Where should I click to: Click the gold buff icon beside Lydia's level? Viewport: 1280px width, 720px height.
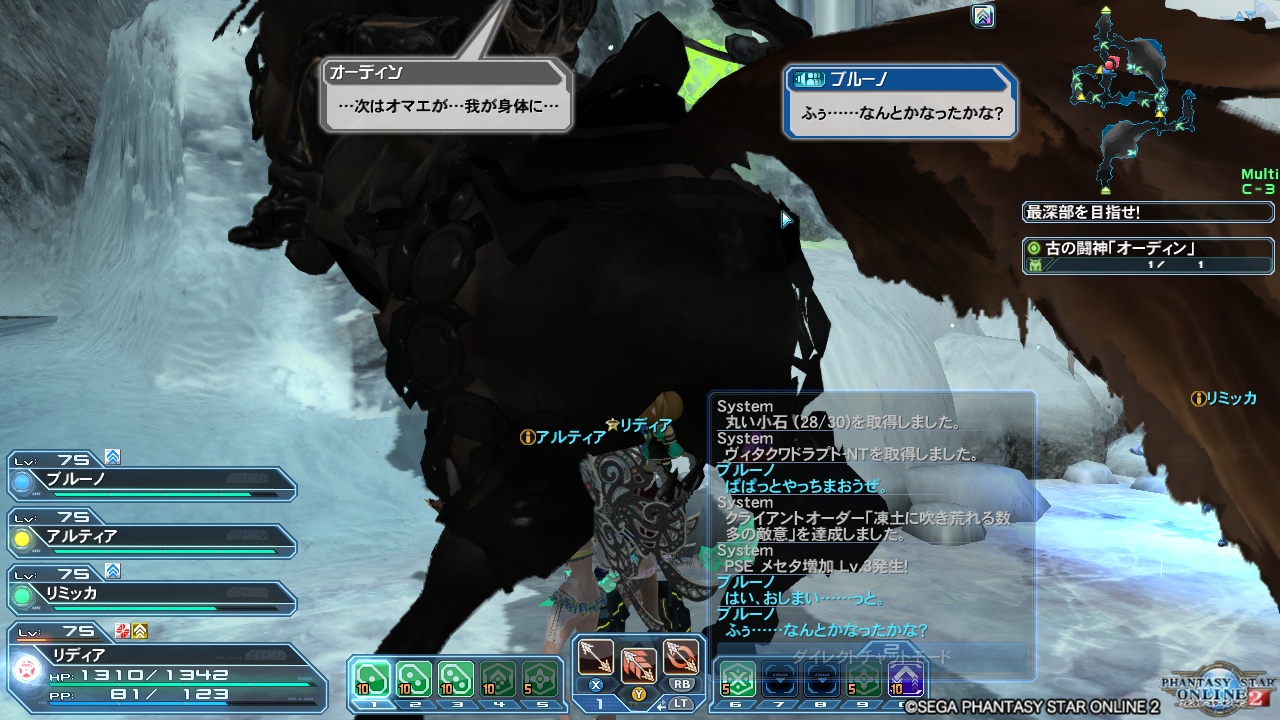coord(139,631)
